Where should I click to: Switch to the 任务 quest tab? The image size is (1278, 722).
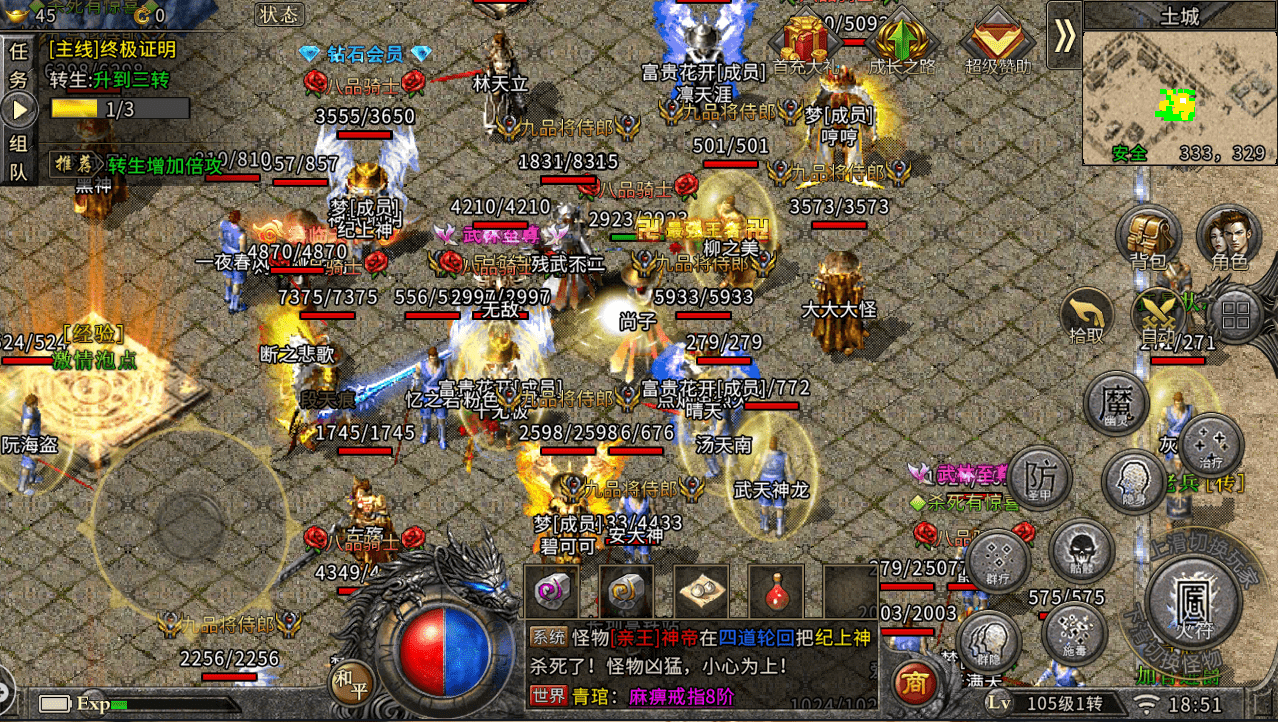pyautogui.click(x=19, y=62)
